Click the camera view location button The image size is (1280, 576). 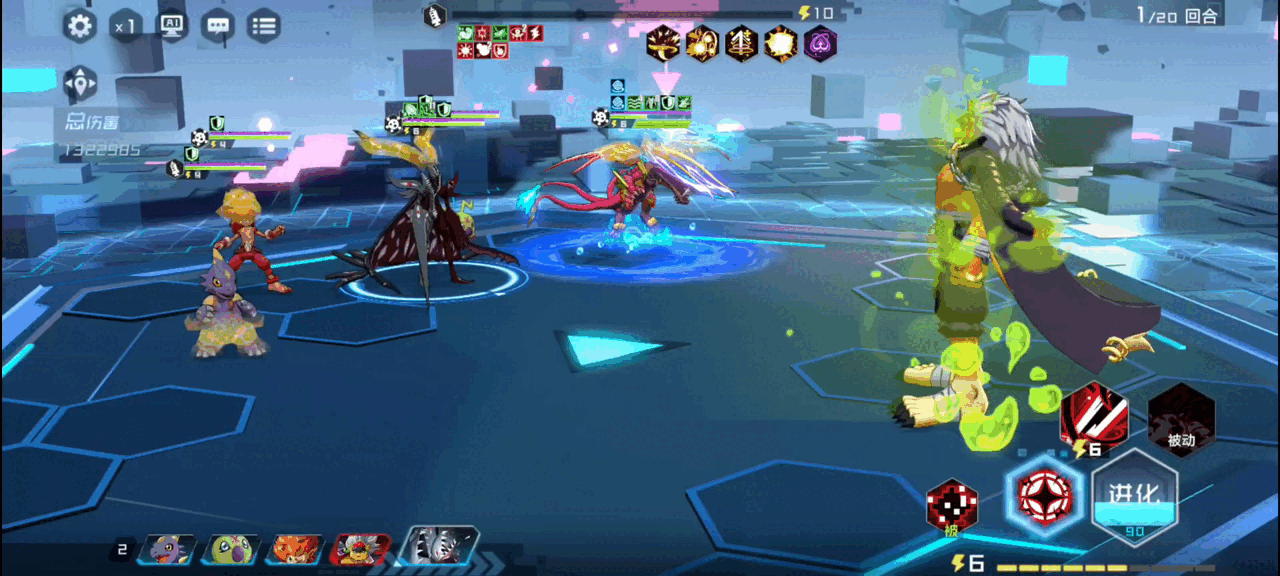click(80, 84)
